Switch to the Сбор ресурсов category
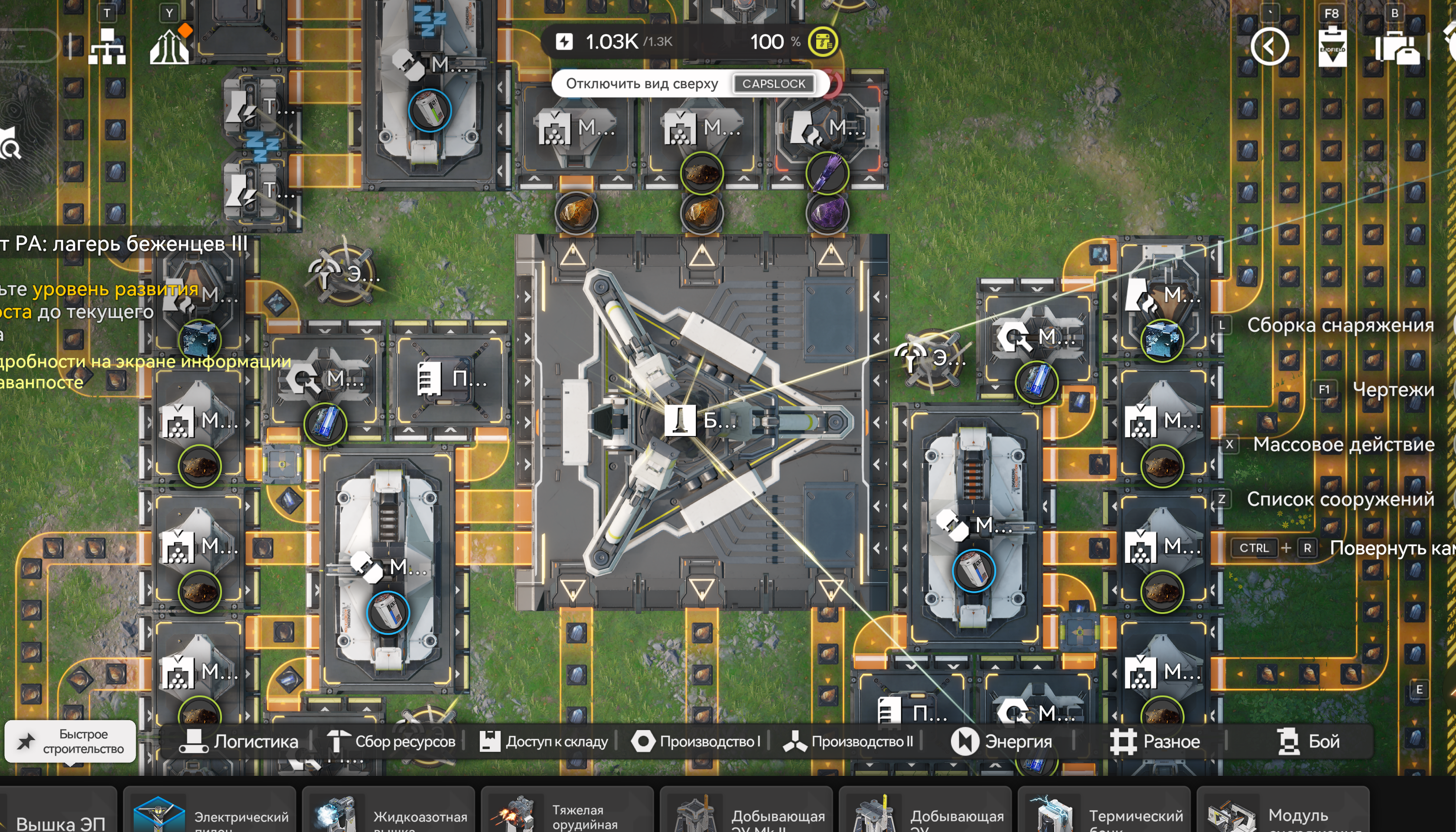Screen dimensions: 1456x832 391,741
